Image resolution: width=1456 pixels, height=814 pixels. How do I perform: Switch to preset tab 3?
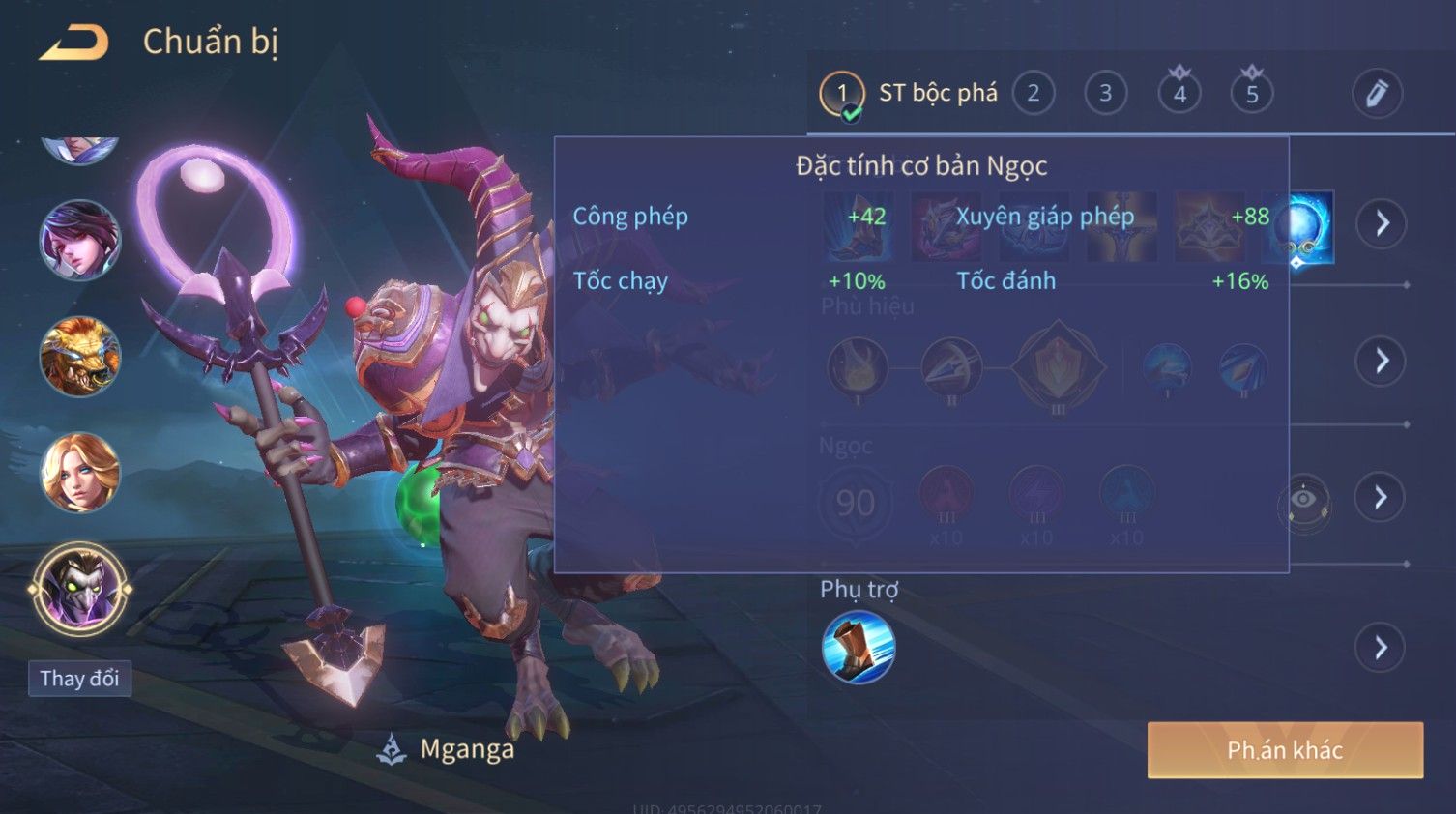pos(1105,94)
